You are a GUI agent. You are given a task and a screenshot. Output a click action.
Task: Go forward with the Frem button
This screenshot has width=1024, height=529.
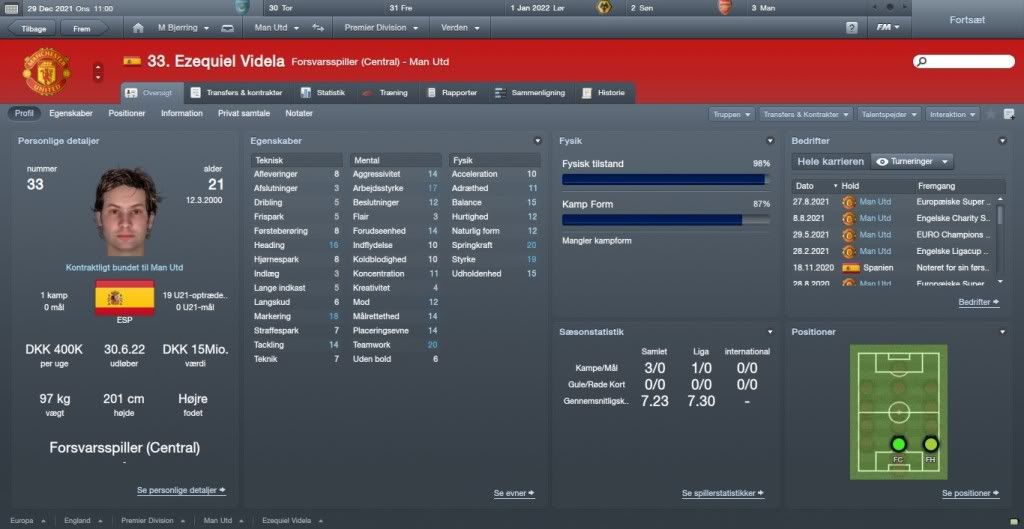(82, 28)
